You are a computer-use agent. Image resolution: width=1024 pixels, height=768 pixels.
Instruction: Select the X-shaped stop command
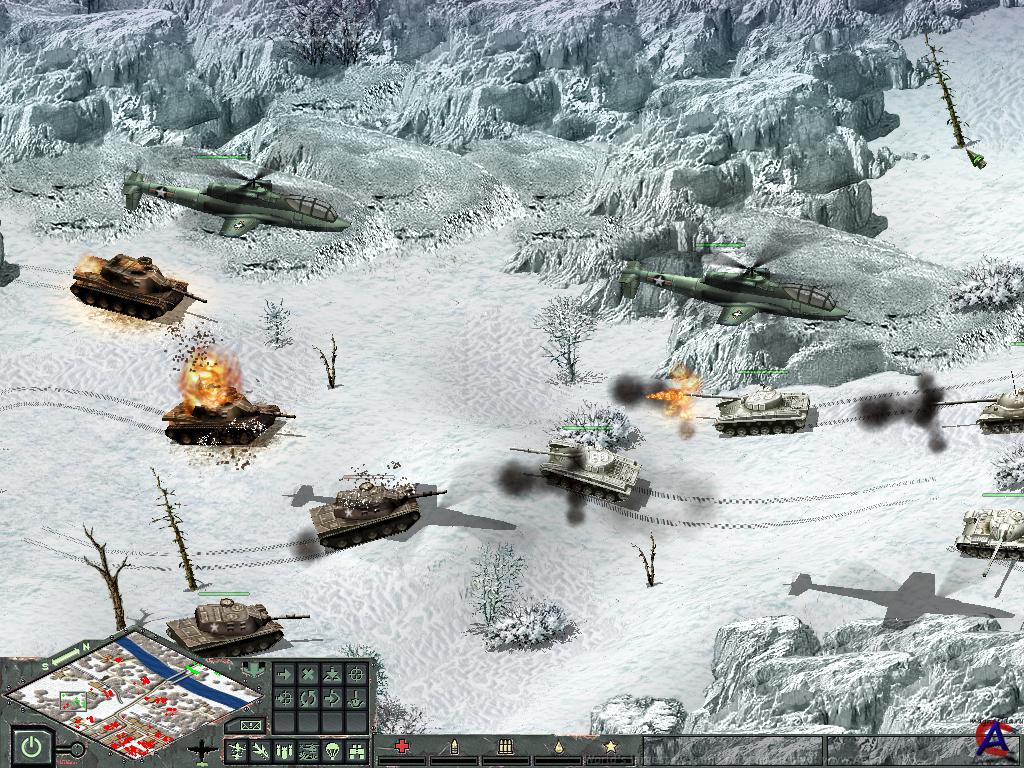(308, 674)
